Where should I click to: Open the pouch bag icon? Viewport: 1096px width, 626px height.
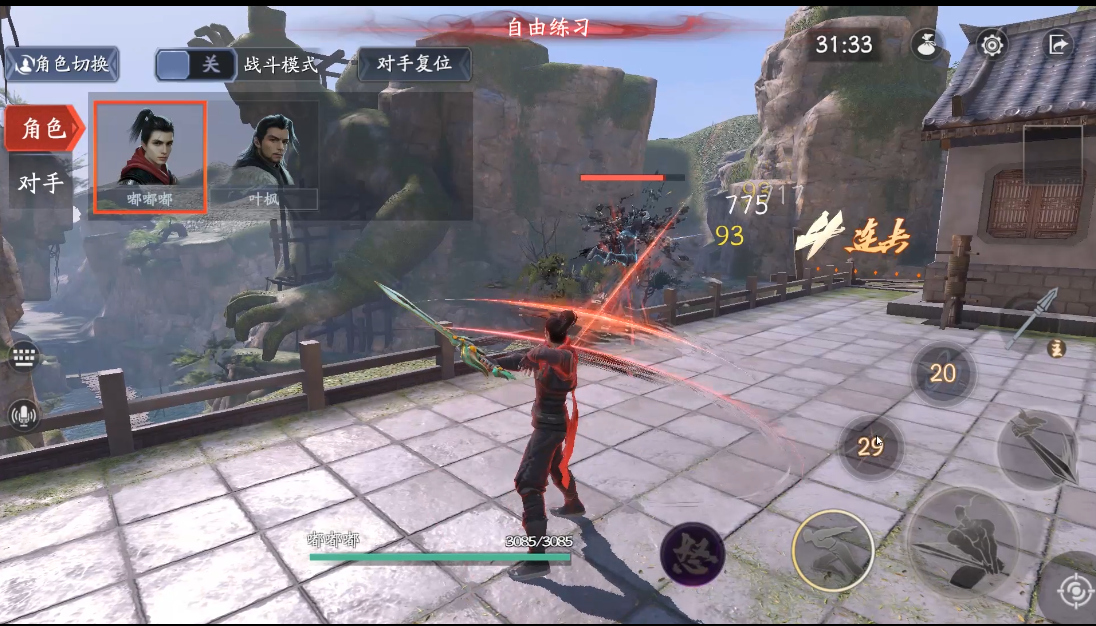[927, 44]
